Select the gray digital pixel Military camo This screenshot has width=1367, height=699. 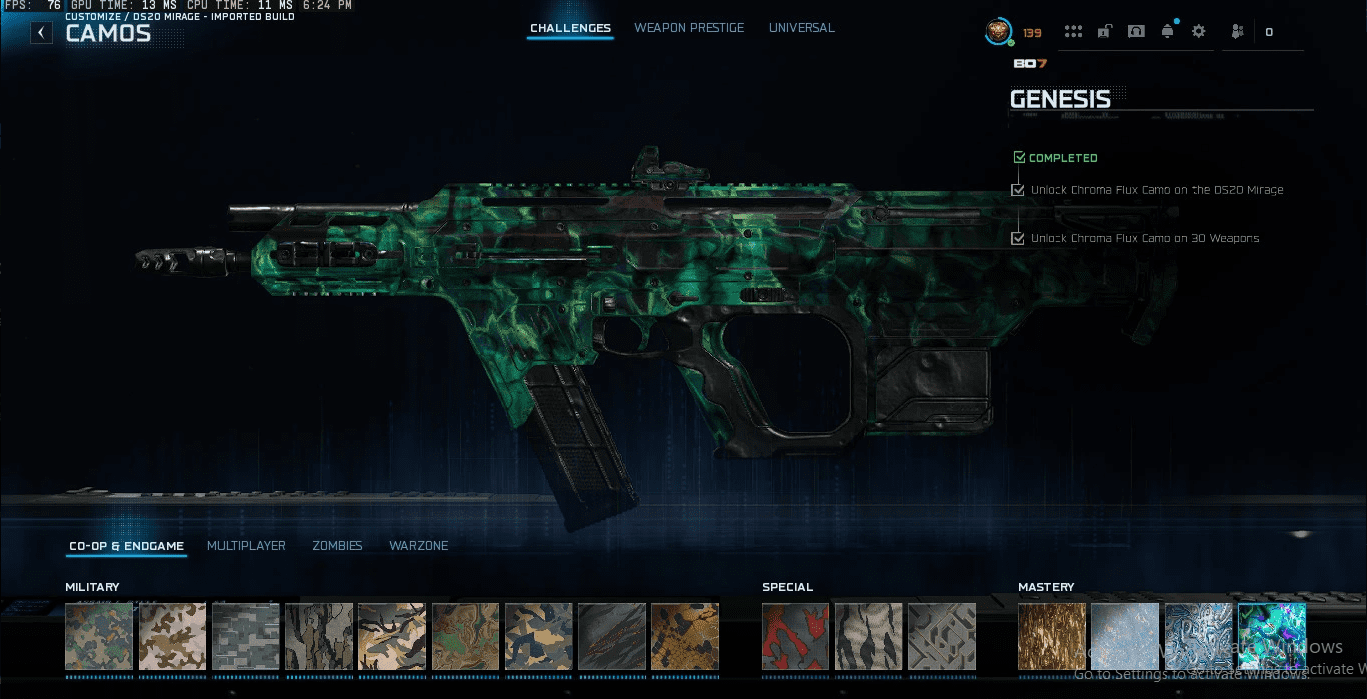[245, 636]
